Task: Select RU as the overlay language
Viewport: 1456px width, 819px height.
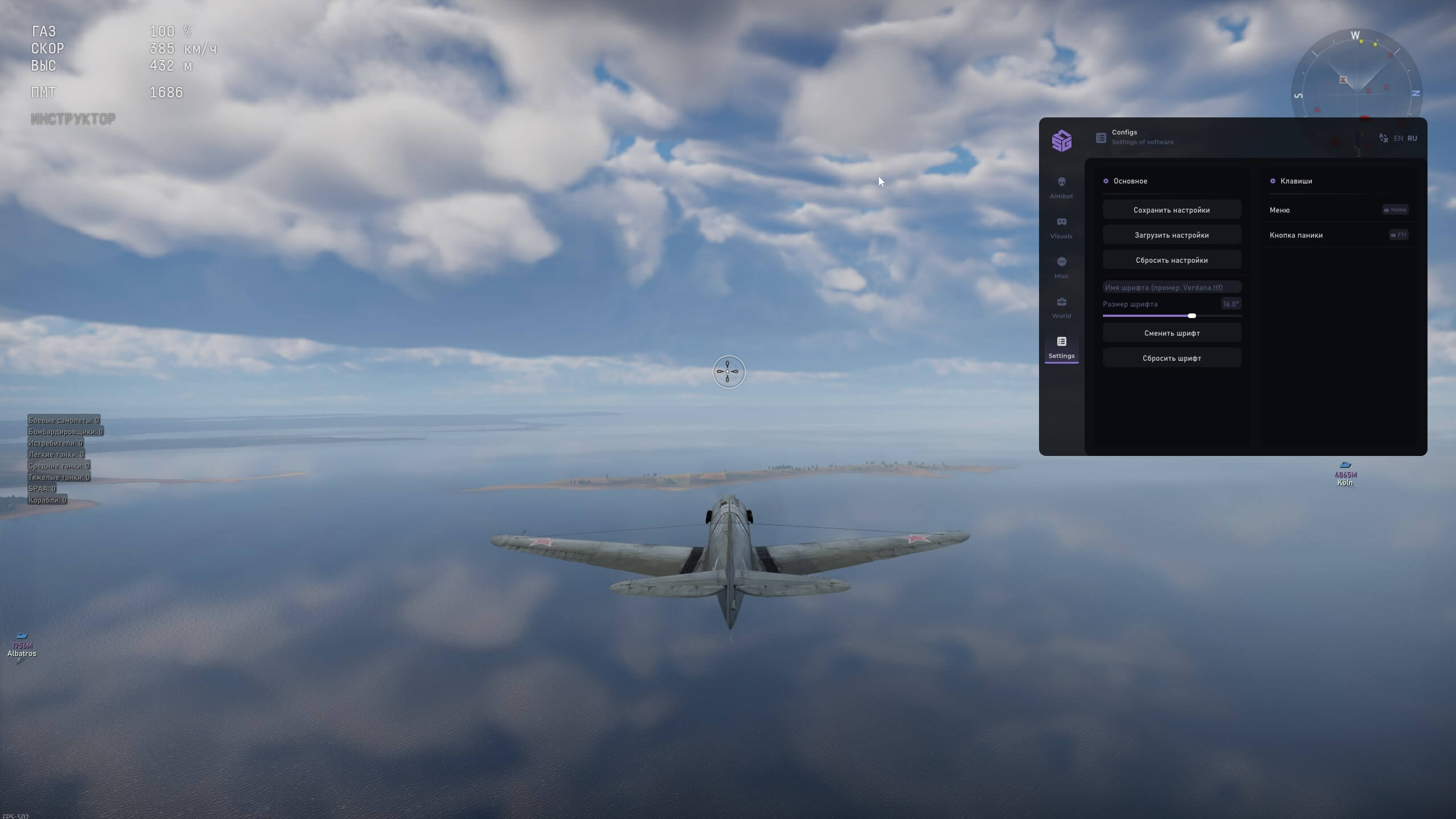Action: pyautogui.click(x=1412, y=138)
